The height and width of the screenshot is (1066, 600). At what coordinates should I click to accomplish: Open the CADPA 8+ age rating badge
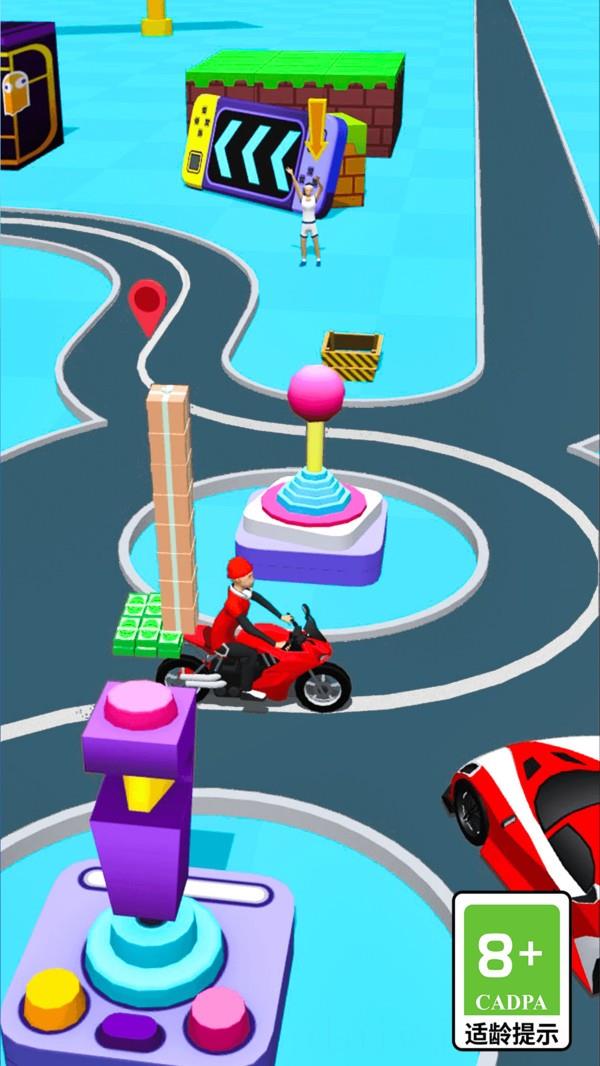point(511,969)
